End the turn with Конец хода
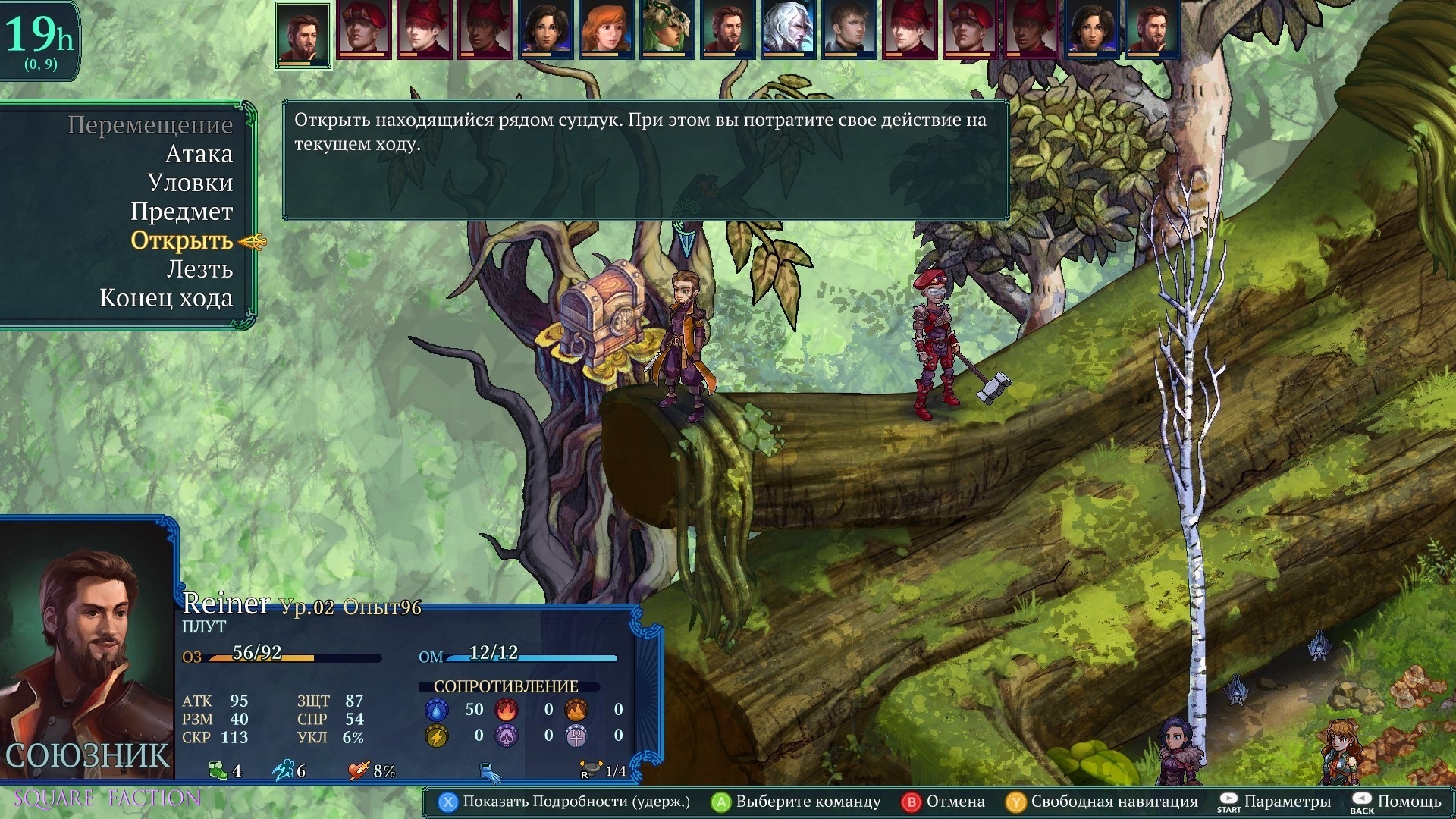 [x=166, y=298]
